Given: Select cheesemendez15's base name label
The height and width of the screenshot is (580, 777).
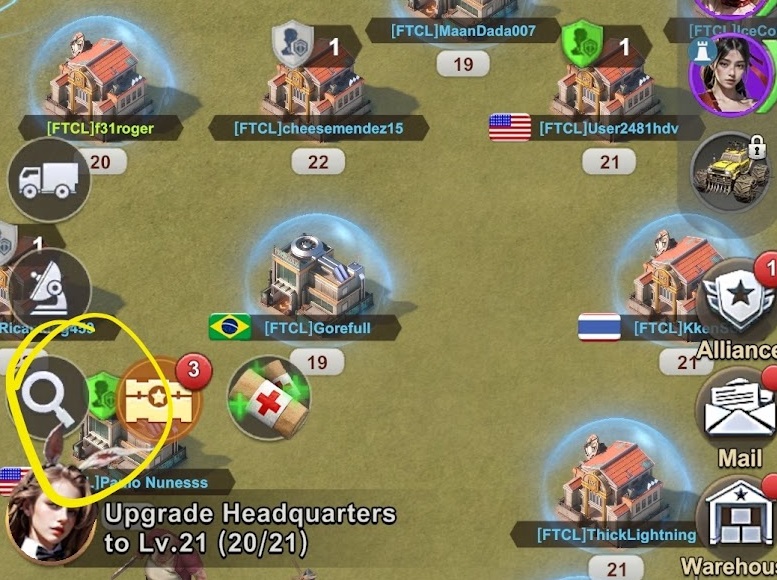Looking at the screenshot, I should [318, 128].
